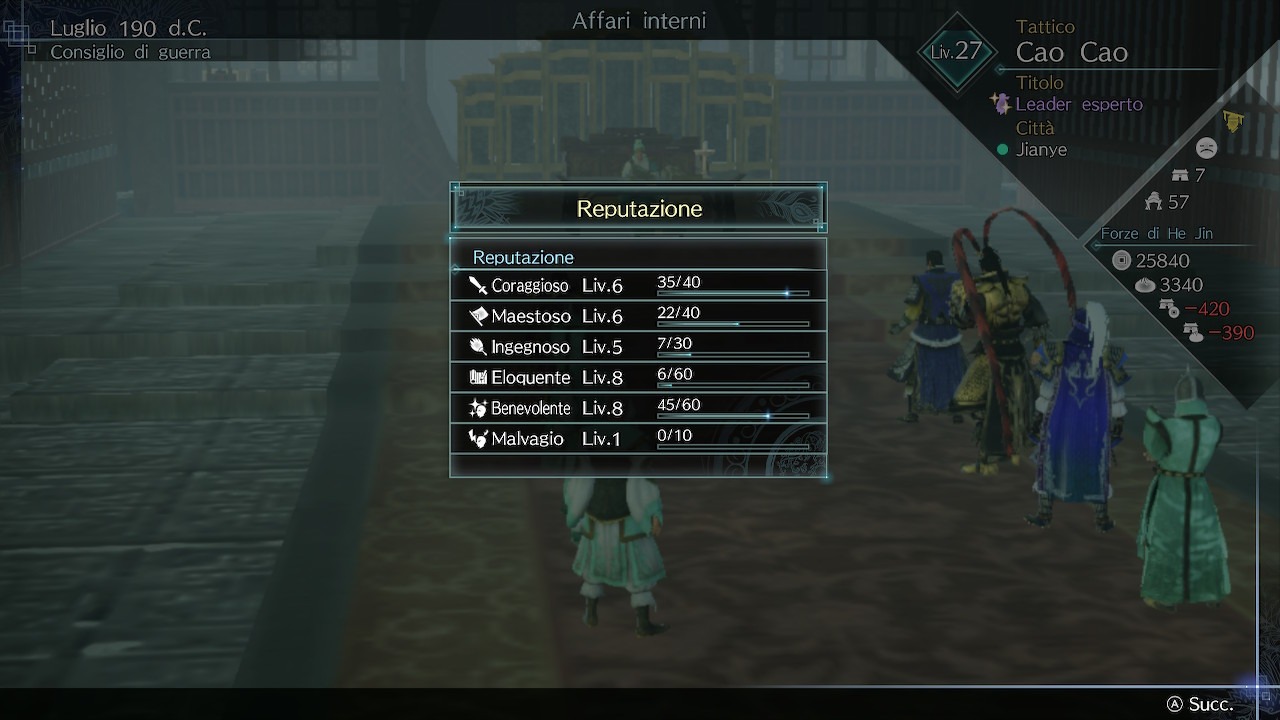1280x720 pixels.
Task: Select the Malvagio reputation row
Action: (638, 438)
